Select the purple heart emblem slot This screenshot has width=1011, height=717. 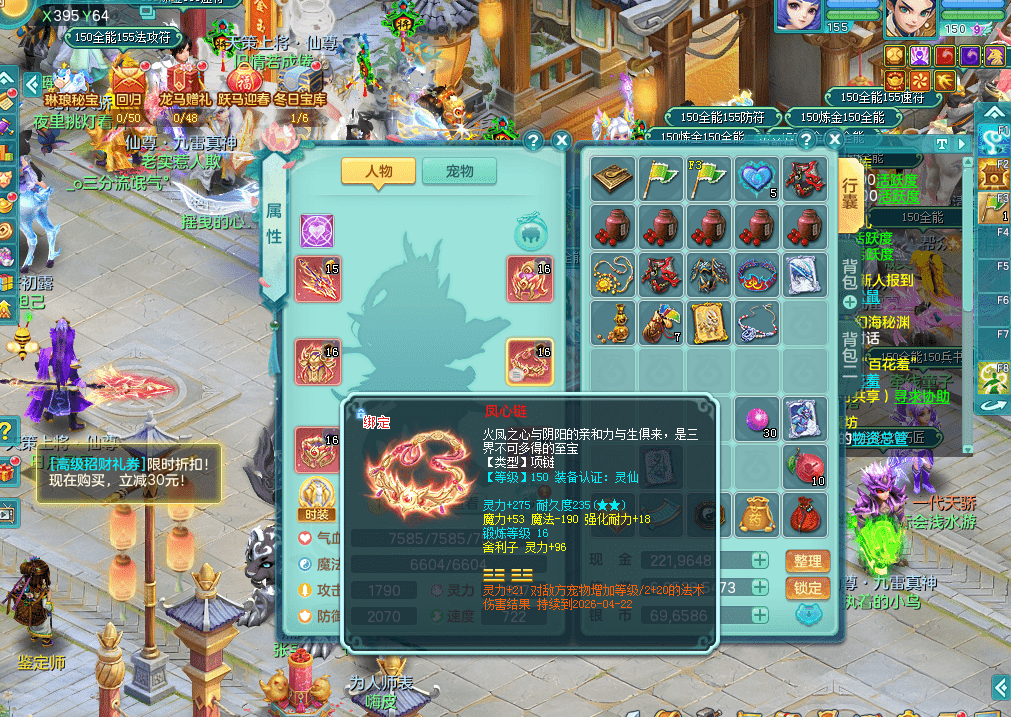[317, 231]
